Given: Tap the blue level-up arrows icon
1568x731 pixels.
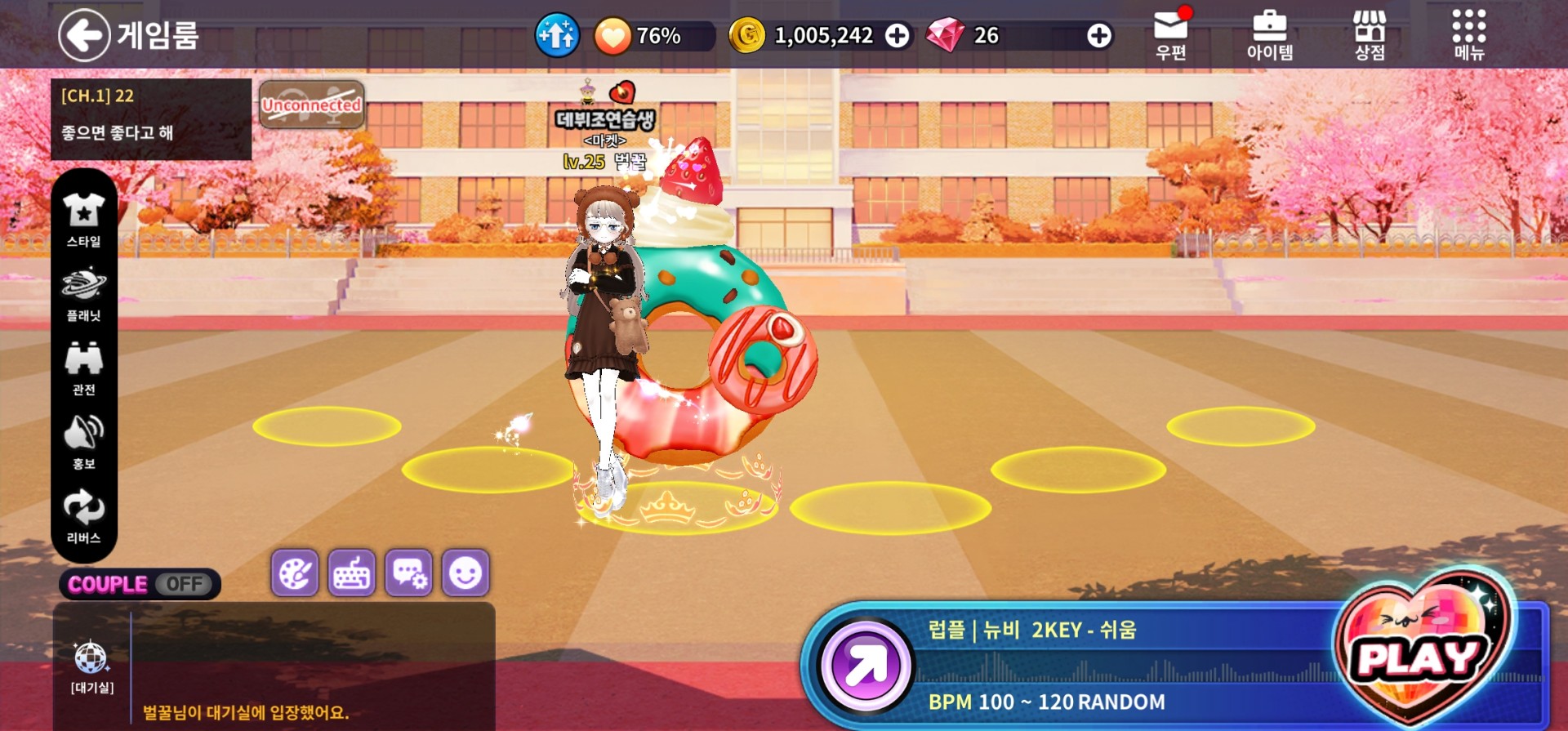Looking at the screenshot, I should [557, 36].
